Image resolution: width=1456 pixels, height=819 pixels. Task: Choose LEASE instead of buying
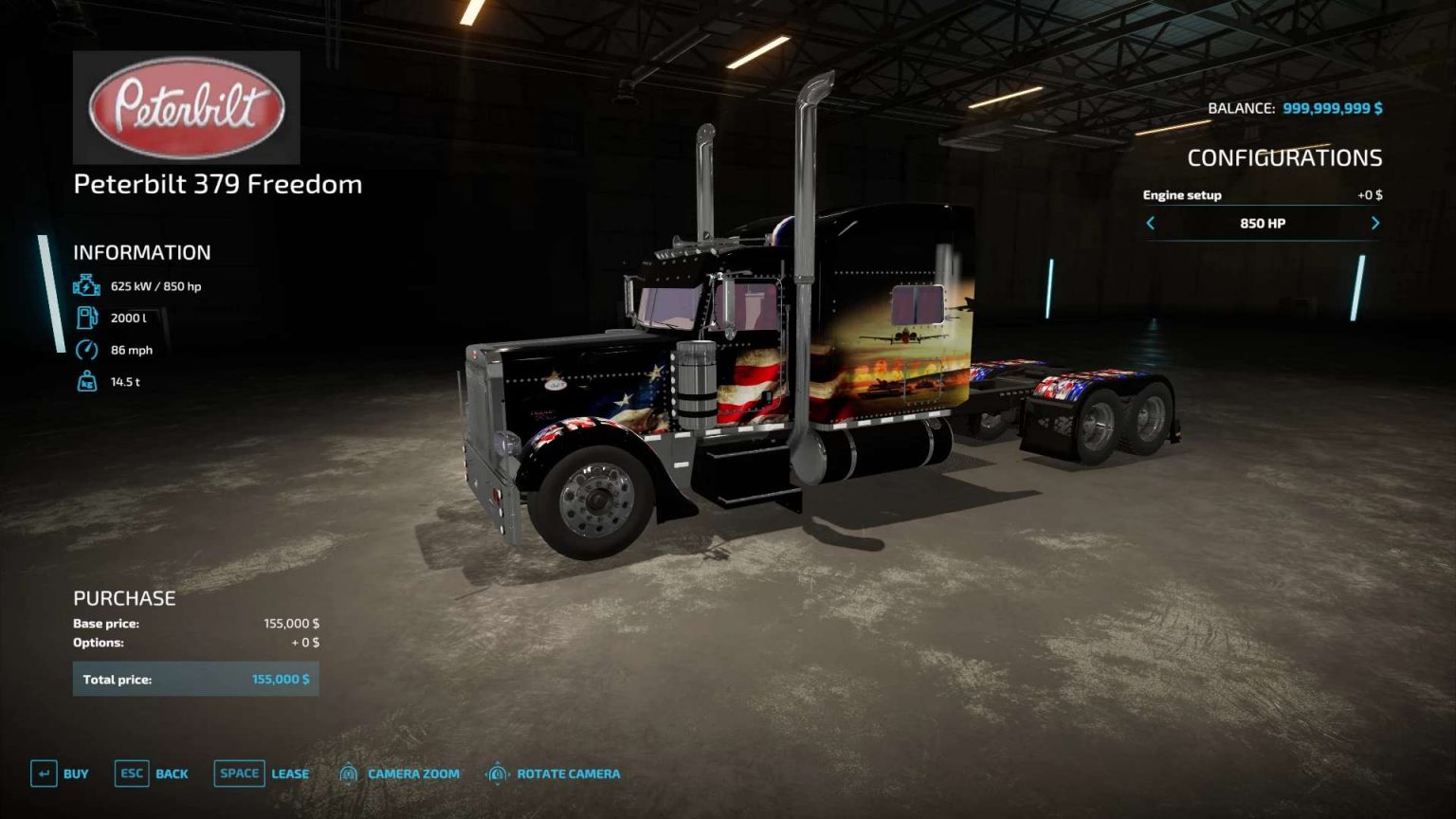click(x=288, y=773)
